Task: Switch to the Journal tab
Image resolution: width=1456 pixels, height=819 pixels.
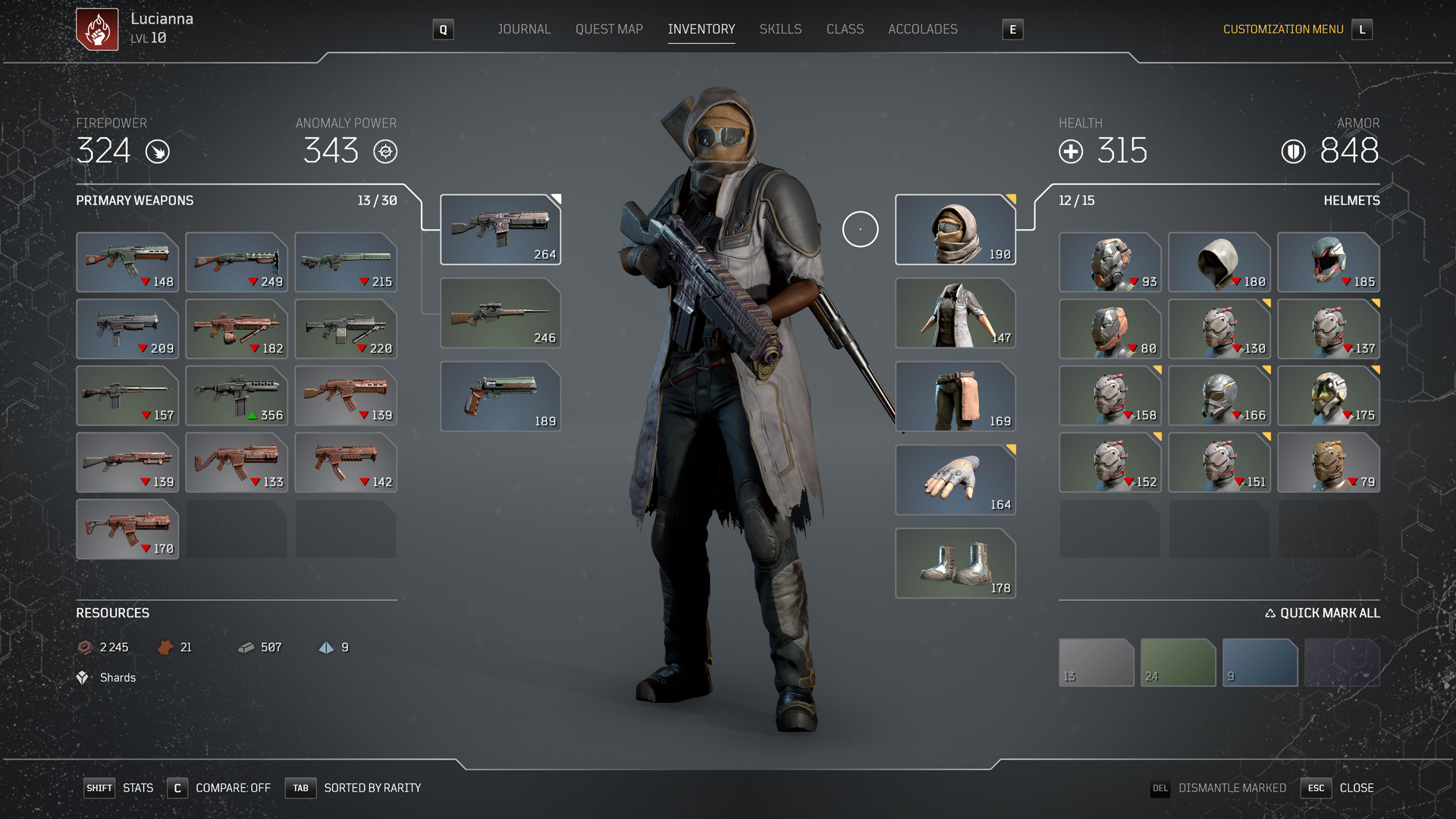Action: point(523,30)
